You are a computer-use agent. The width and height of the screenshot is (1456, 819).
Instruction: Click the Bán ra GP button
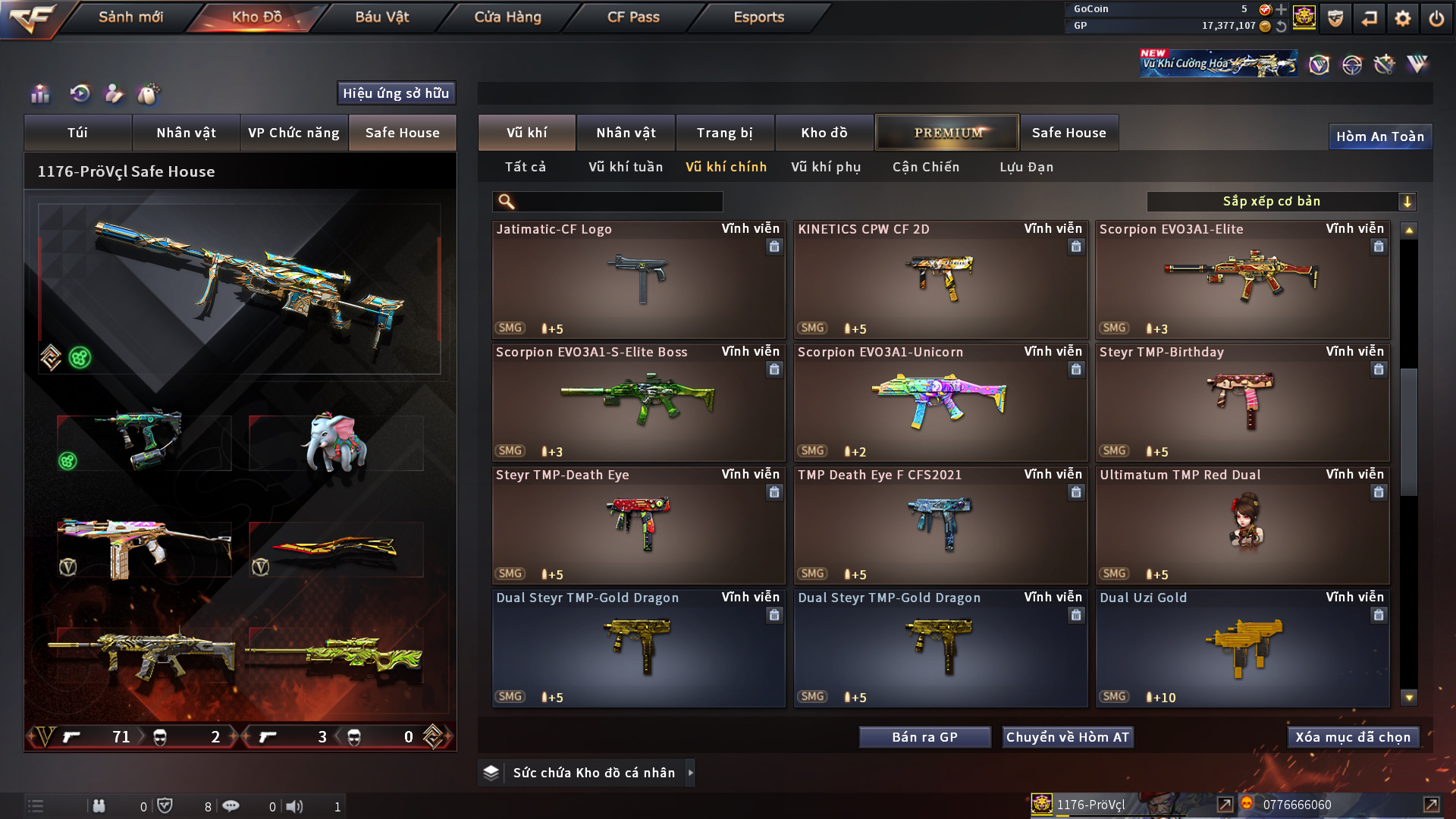(x=924, y=737)
